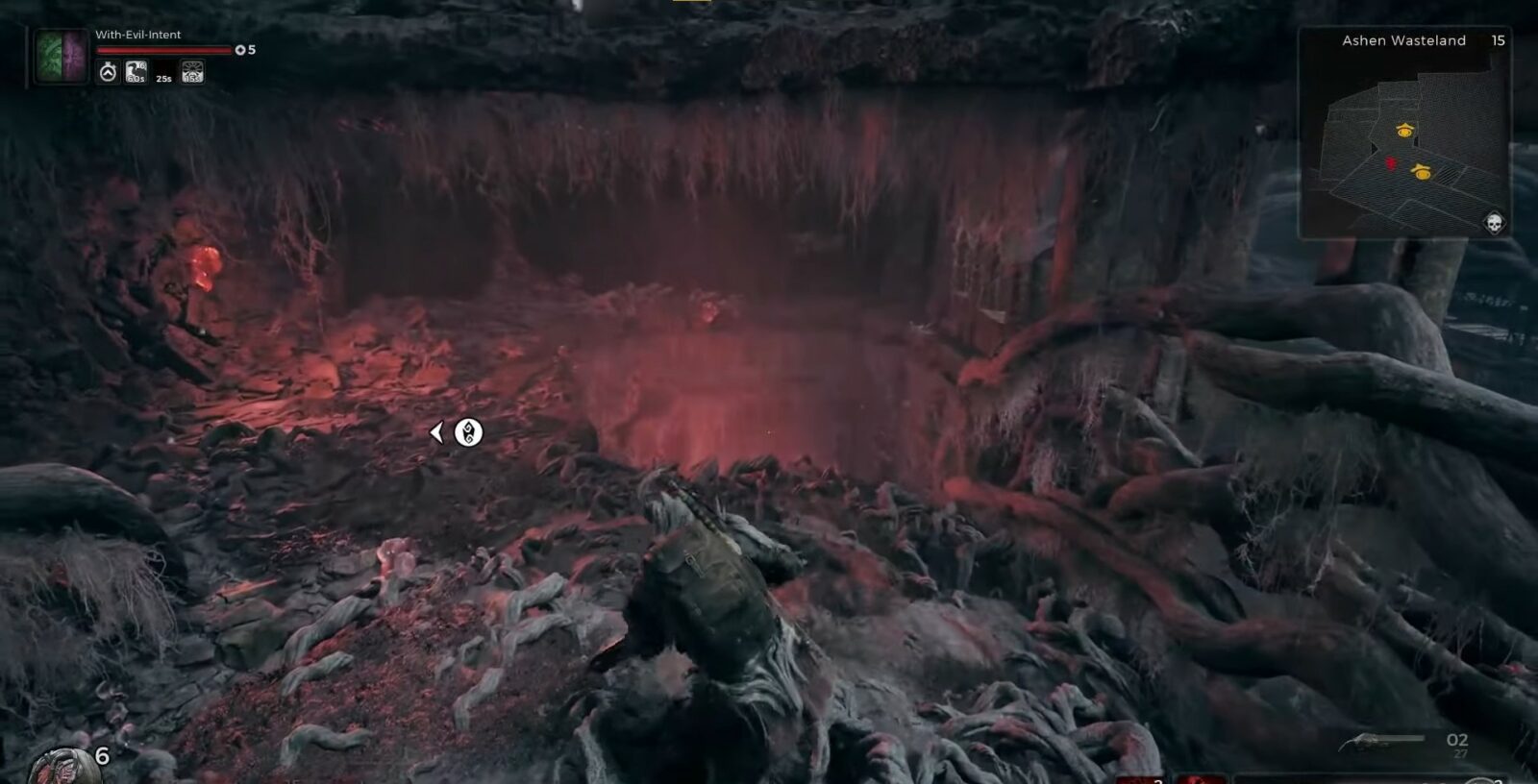Click the lower yellow player marker on the minimap
The height and width of the screenshot is (784, 1538).
coord(1422,172)
